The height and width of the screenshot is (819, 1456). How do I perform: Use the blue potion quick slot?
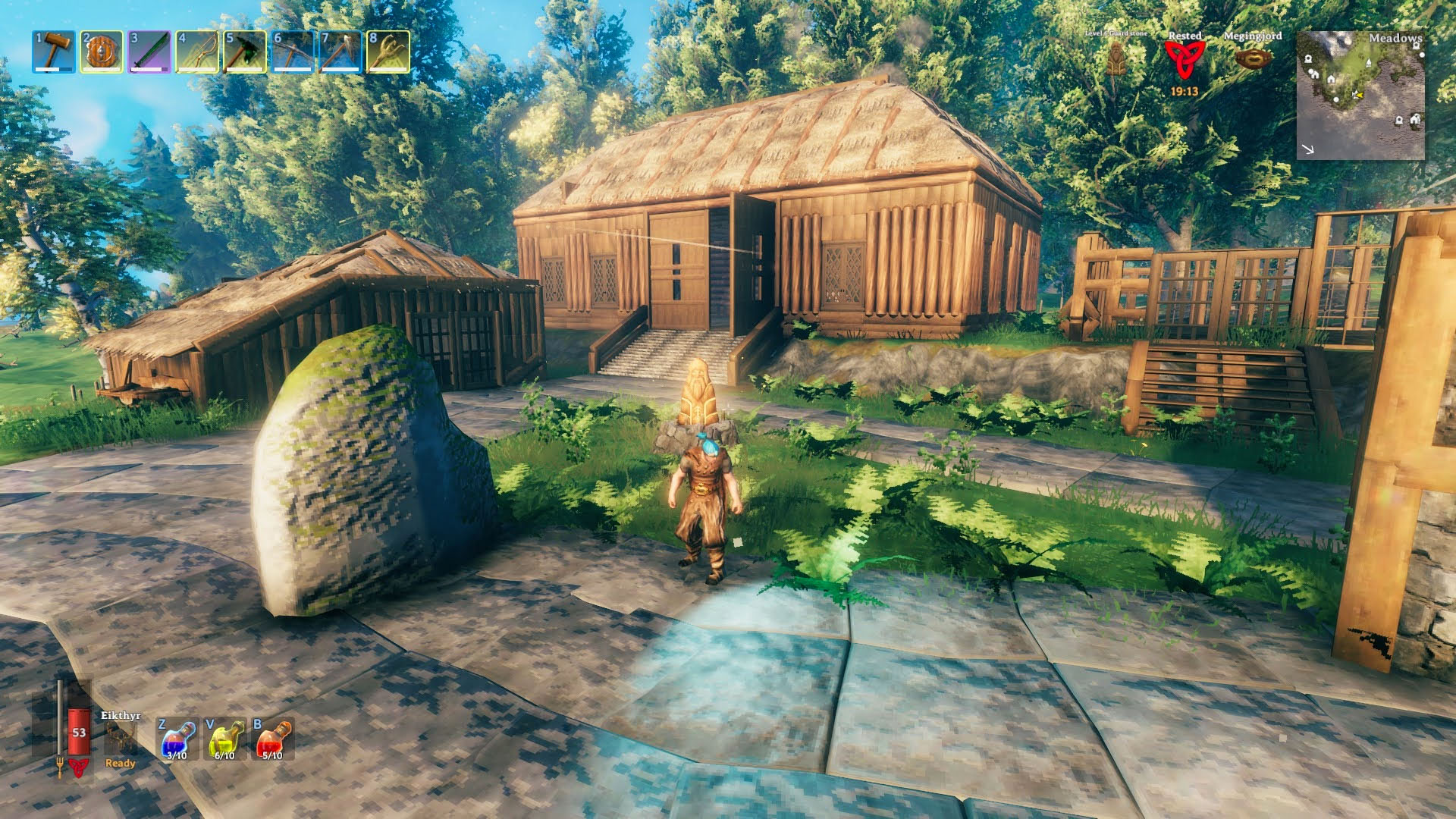click(x=177, y=739)
